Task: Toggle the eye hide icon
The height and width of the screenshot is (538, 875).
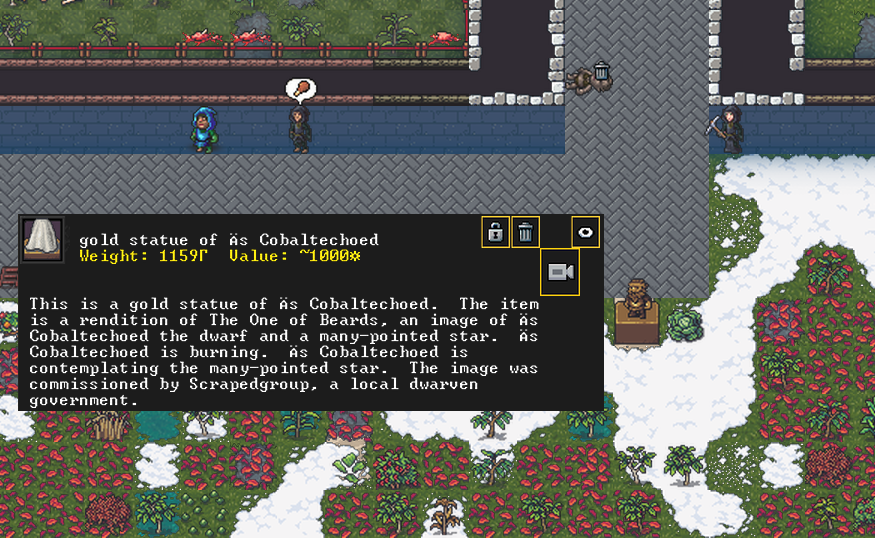Action: click(586, 232)
